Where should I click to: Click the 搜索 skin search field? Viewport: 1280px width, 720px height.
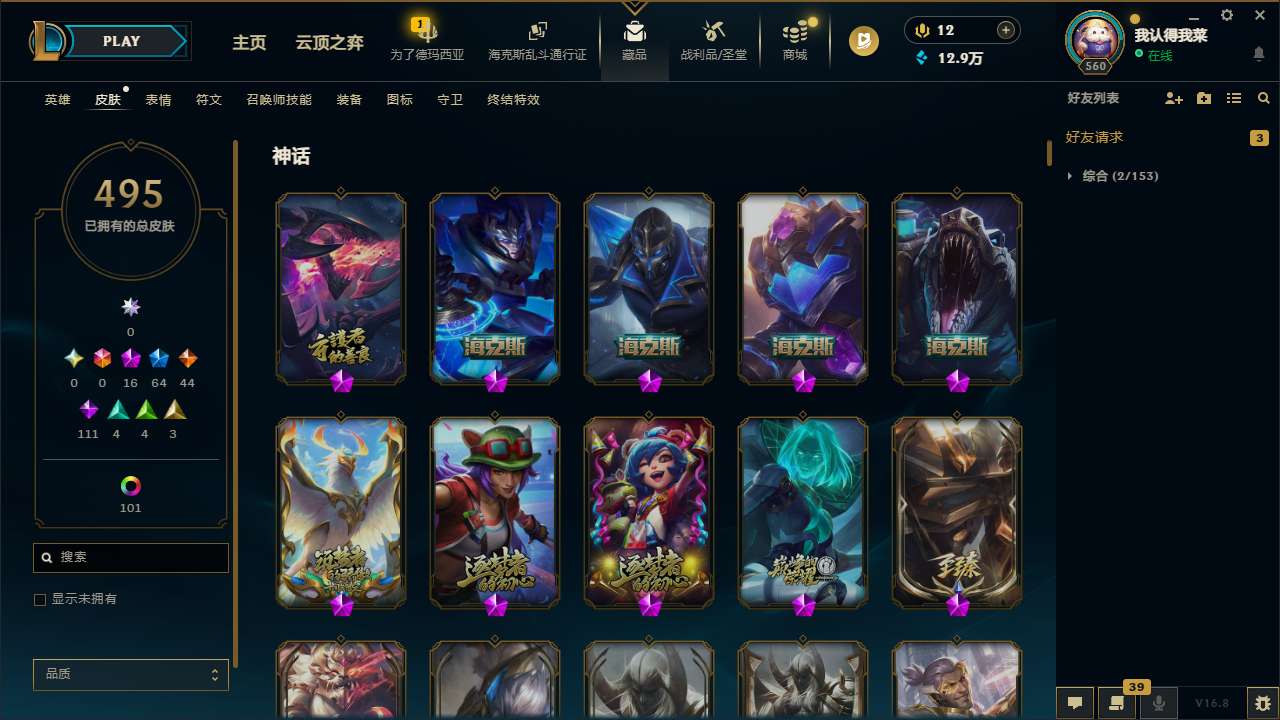(x=130, y=557)
